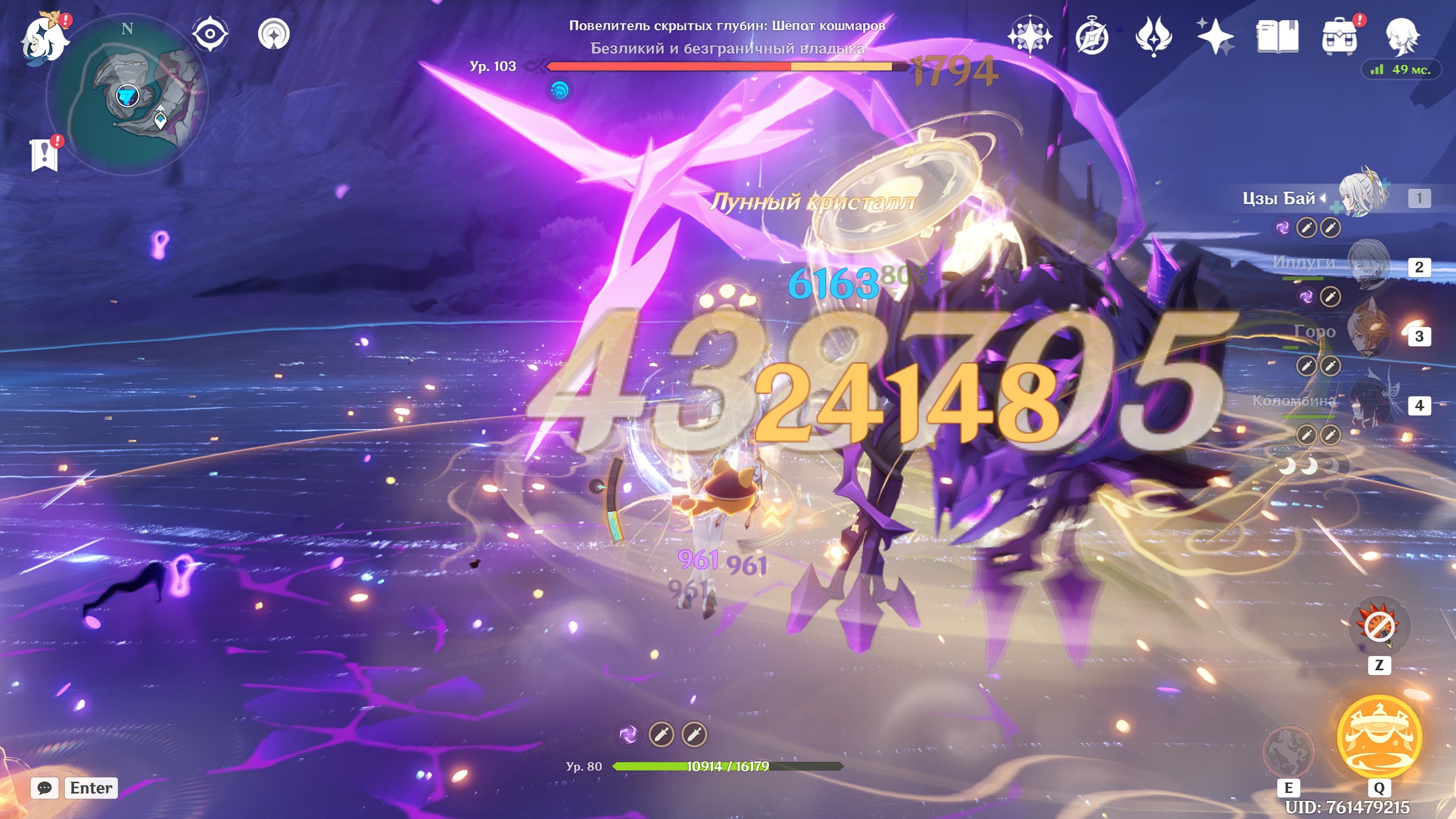Open the Paimon menu
The height and width of the screenshot is (819, 1456).
(x=44, y=39)
